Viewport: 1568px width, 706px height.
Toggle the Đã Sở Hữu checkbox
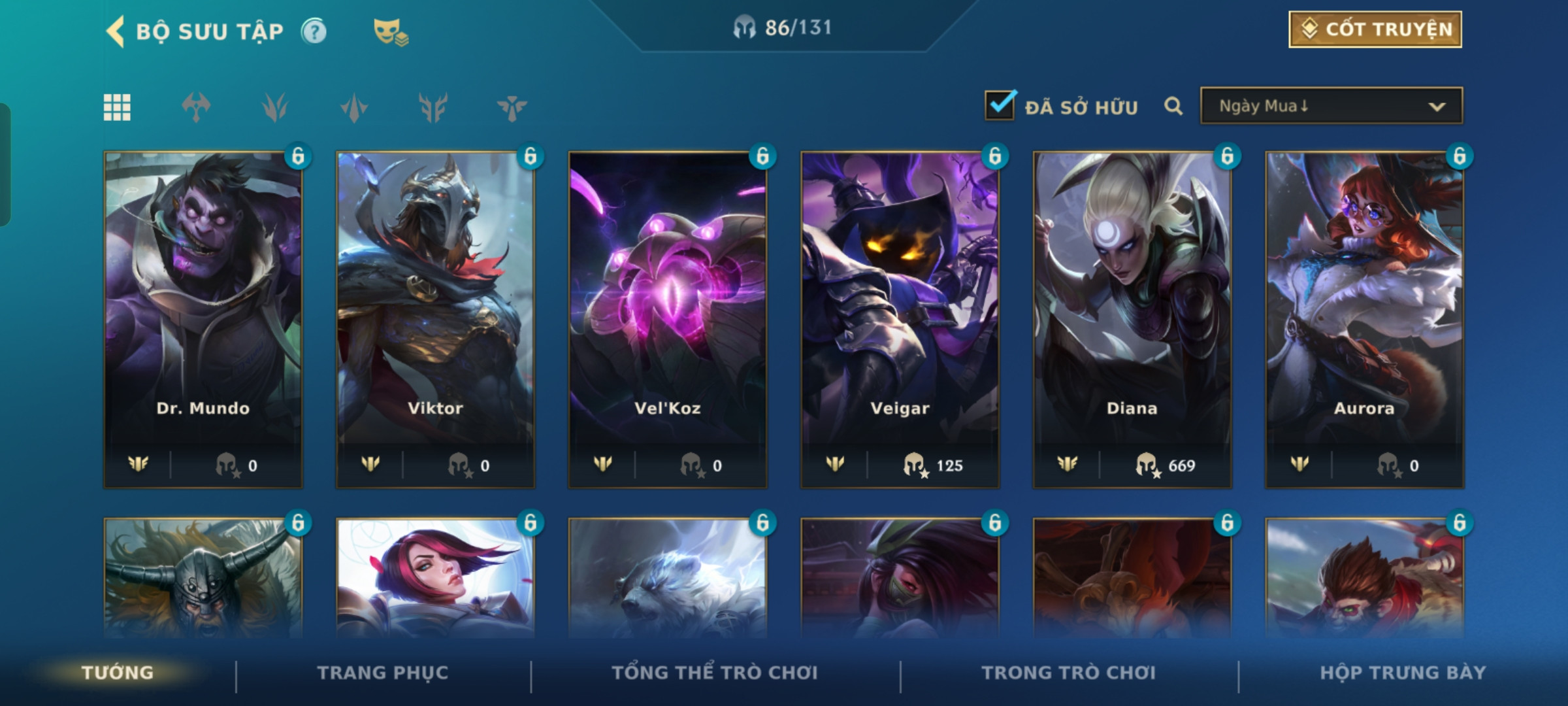click(1000, 106)
